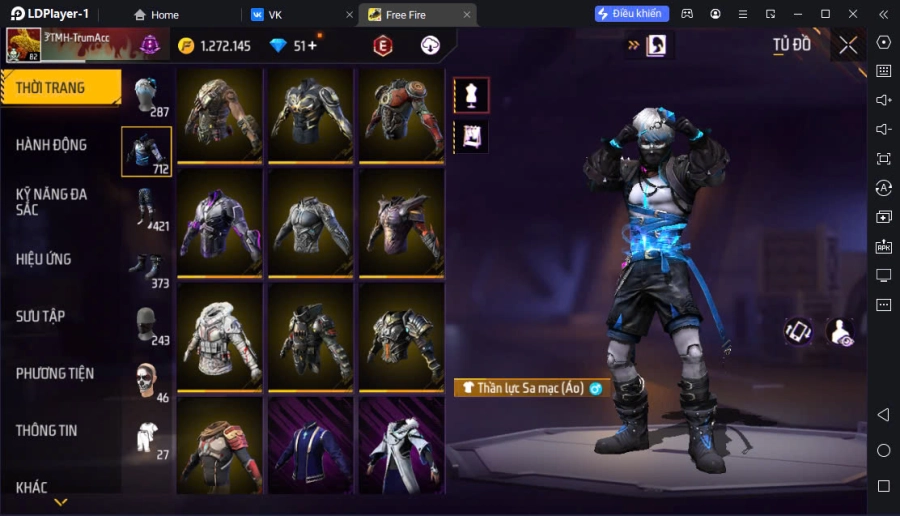Open the red hexagon E icon
Viewport: 900px width, 516px height.
(x=382, y=45)
